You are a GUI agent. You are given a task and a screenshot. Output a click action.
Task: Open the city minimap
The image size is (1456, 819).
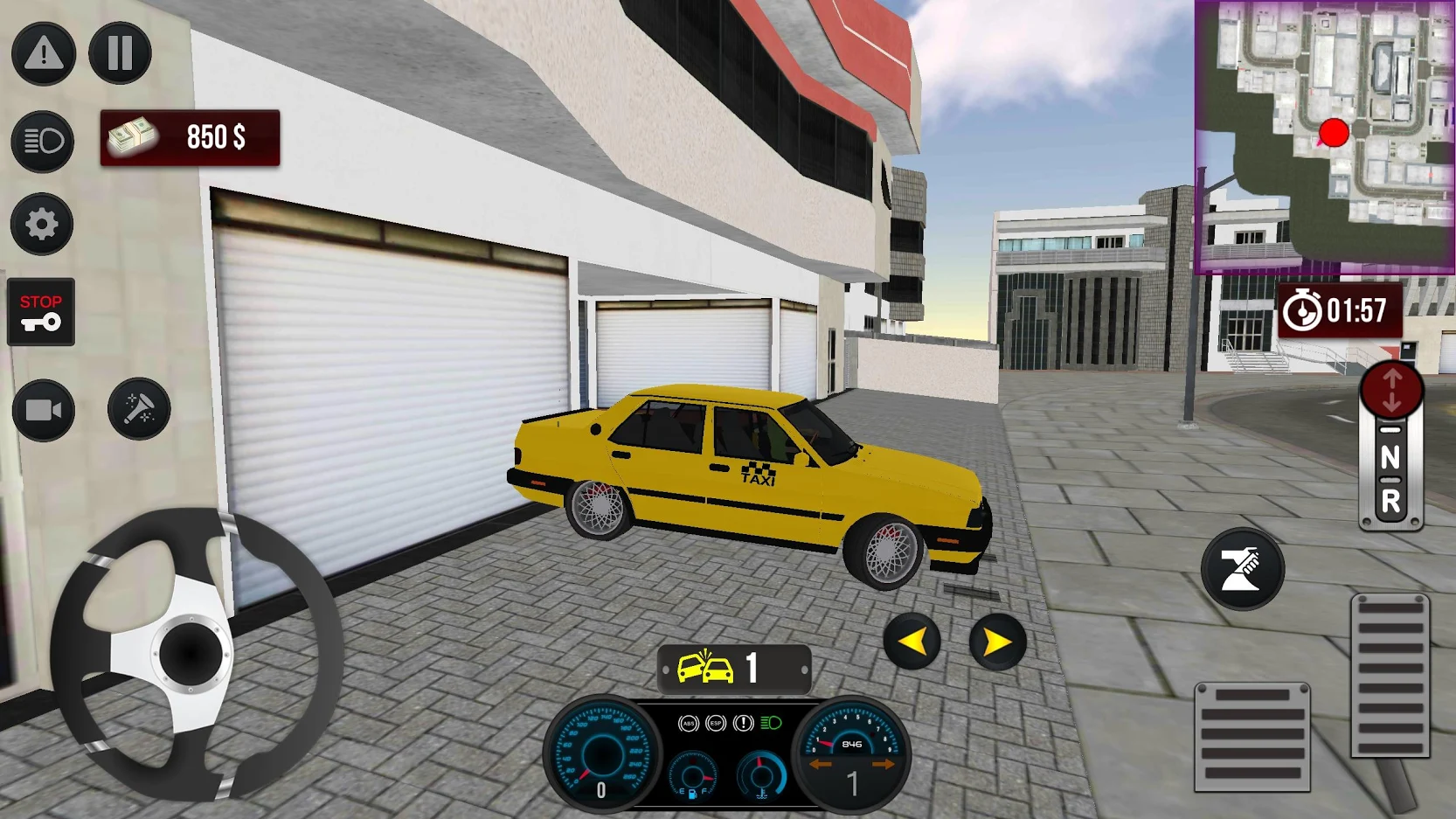pos(1324,137)
